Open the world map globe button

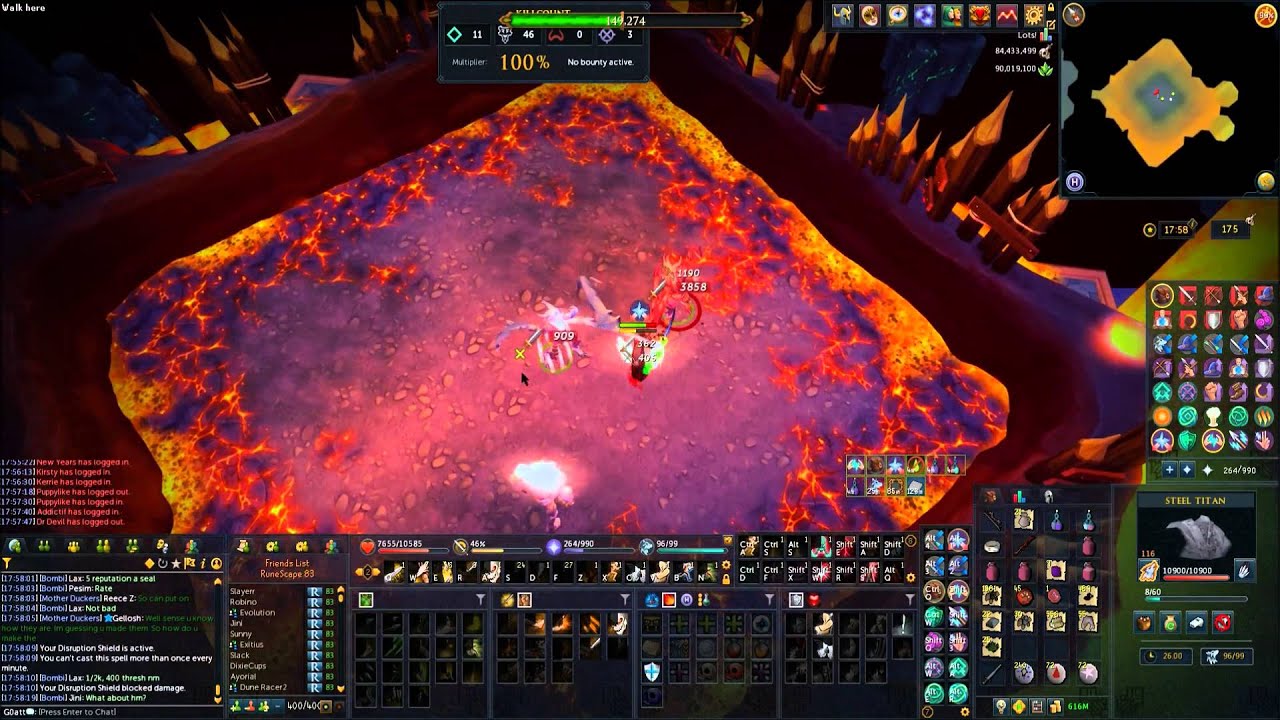pyautogui.click(x=1266, y=181)
